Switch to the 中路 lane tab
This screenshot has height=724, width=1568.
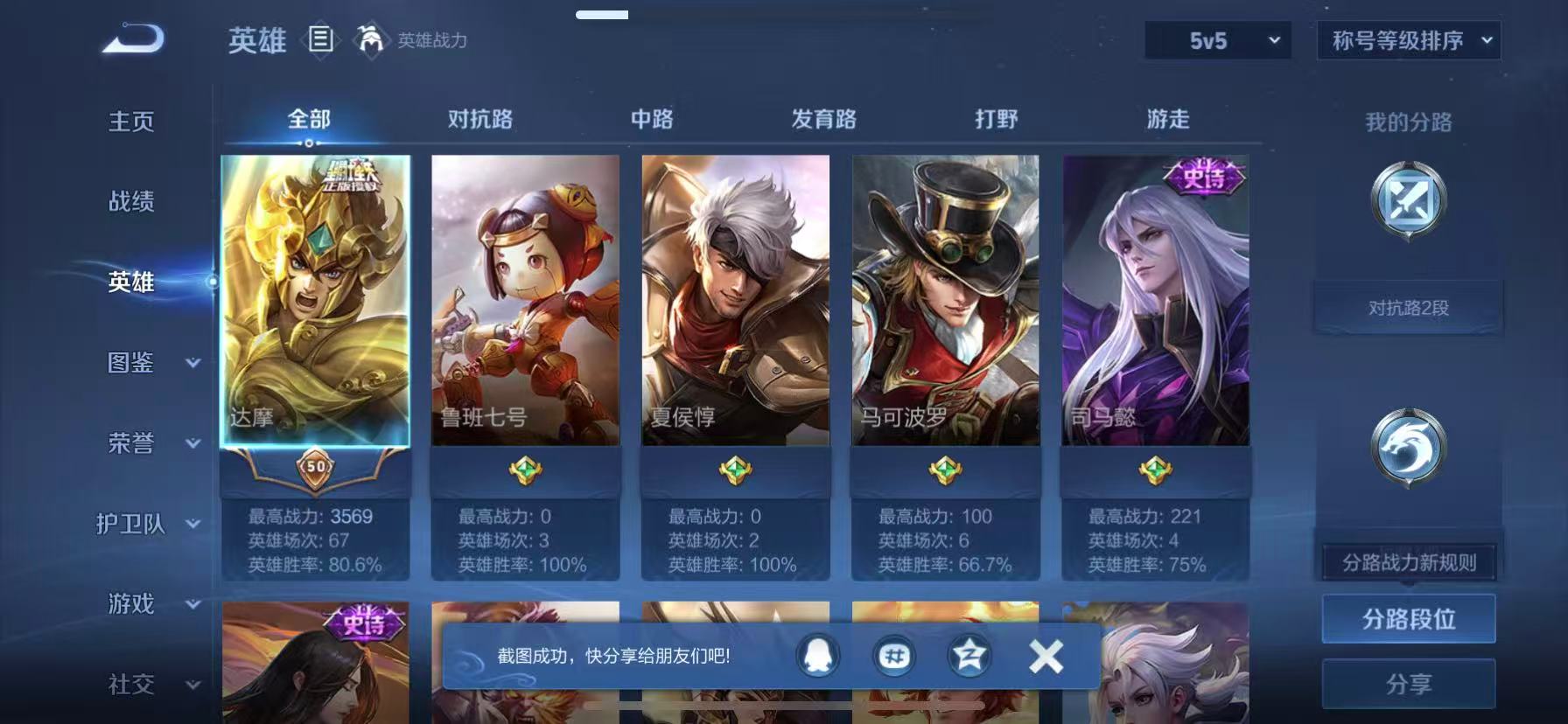[x=652, y=118]
